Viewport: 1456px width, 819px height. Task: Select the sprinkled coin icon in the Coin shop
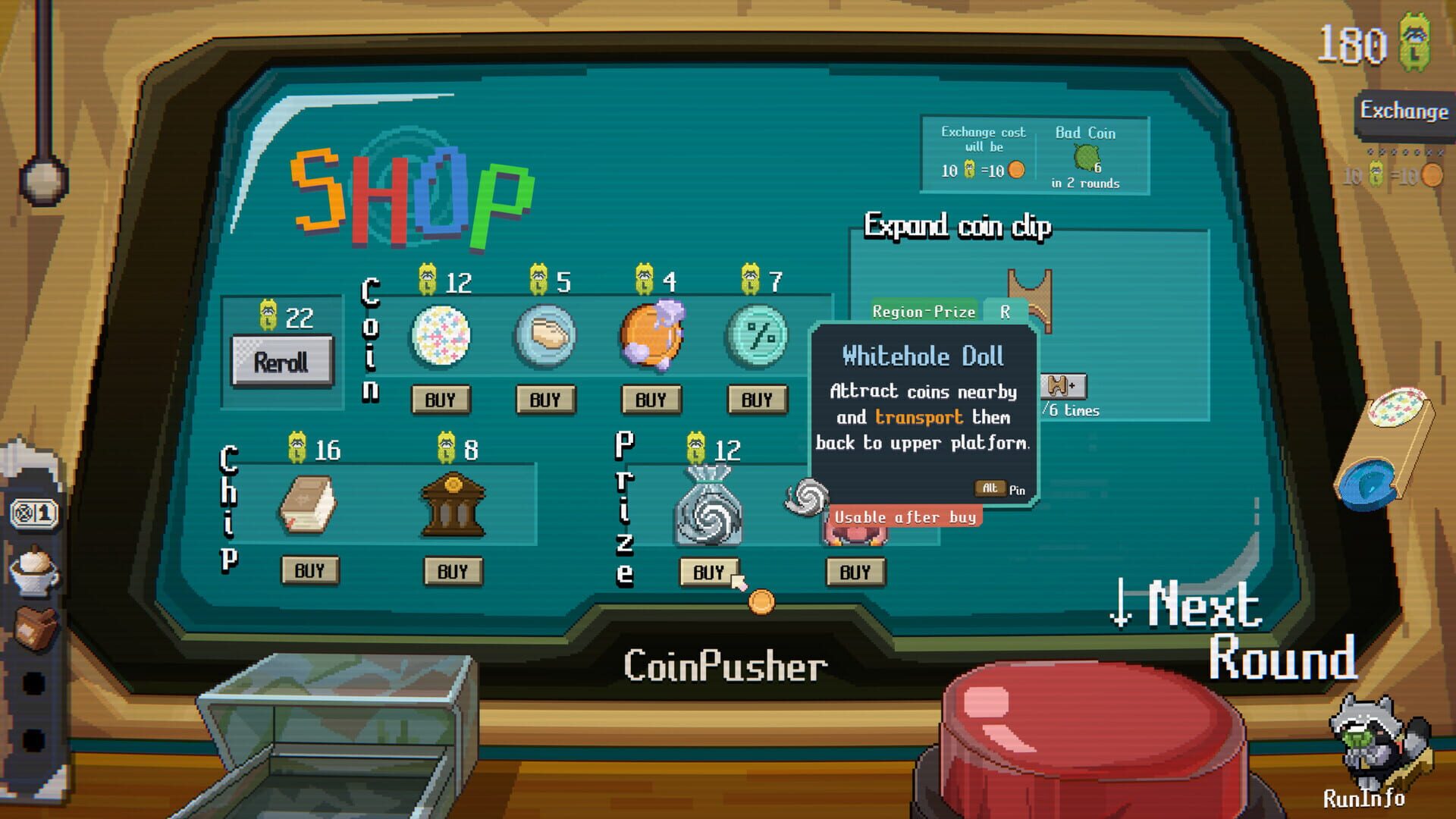442,334
